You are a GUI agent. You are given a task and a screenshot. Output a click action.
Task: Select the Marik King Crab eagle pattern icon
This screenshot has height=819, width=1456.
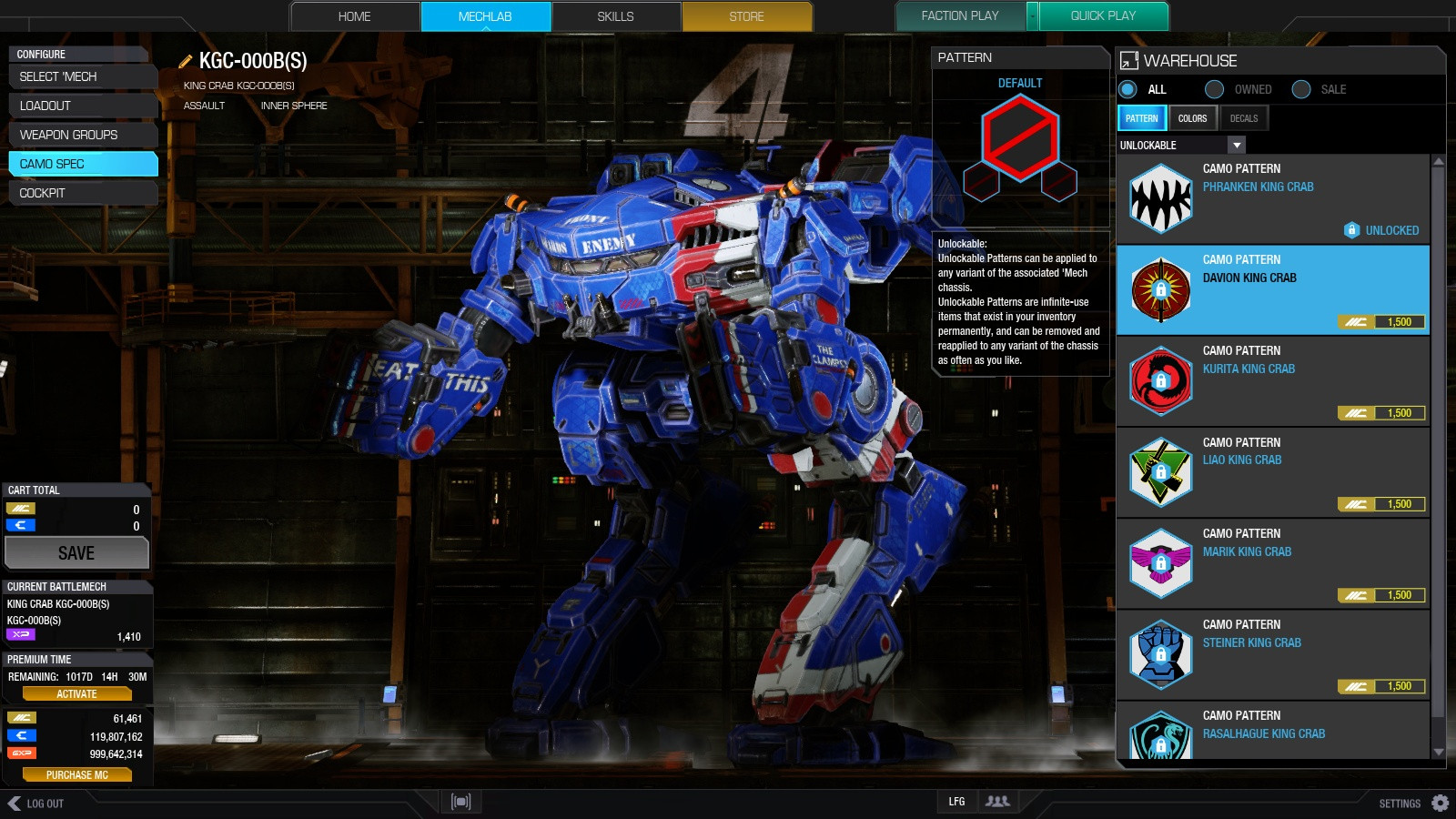click(1160, 564)
